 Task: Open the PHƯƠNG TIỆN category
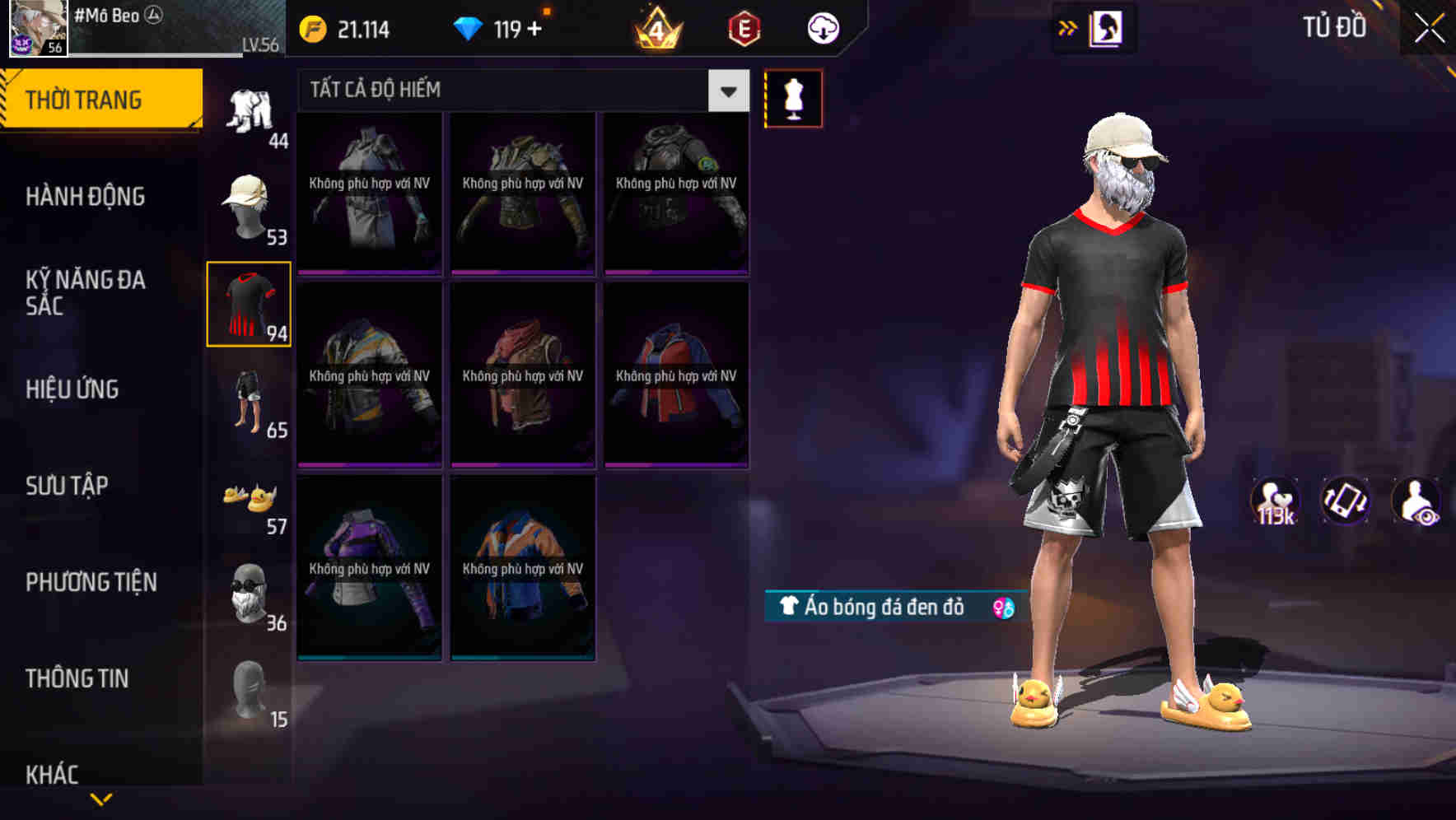click(91, 581)
